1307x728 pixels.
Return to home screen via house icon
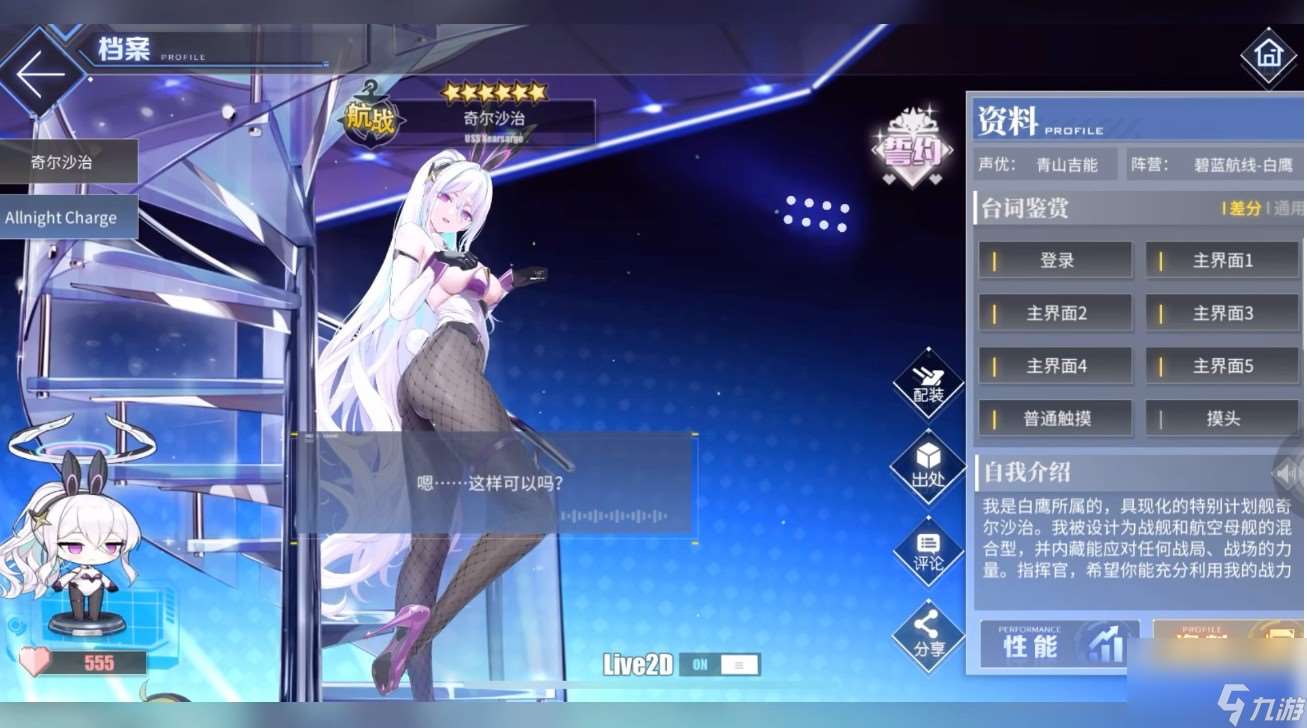tap(1268, 56)
